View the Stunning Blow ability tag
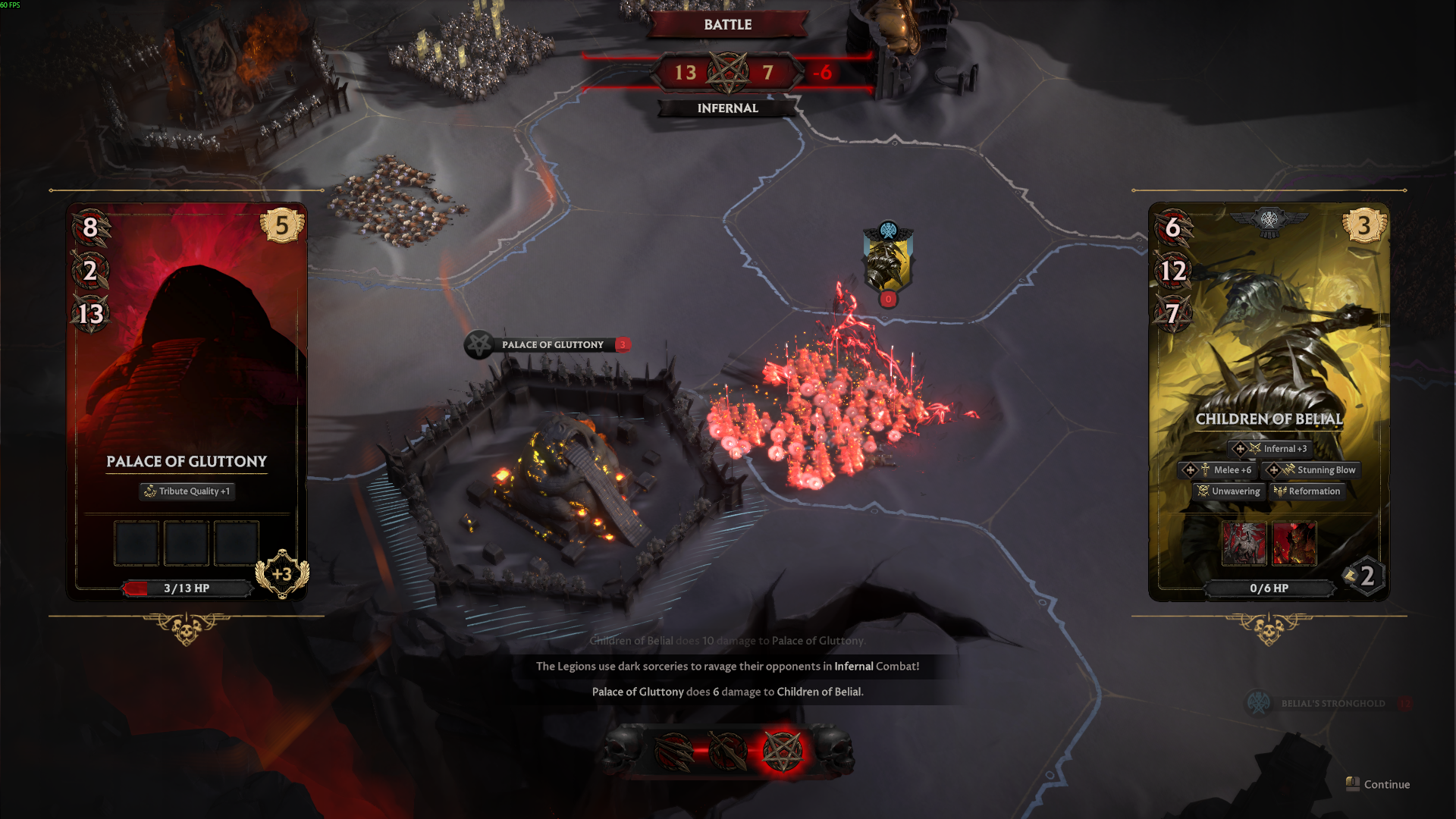1456x819 pixels. pyautogui.click(x=1311, y=470)
